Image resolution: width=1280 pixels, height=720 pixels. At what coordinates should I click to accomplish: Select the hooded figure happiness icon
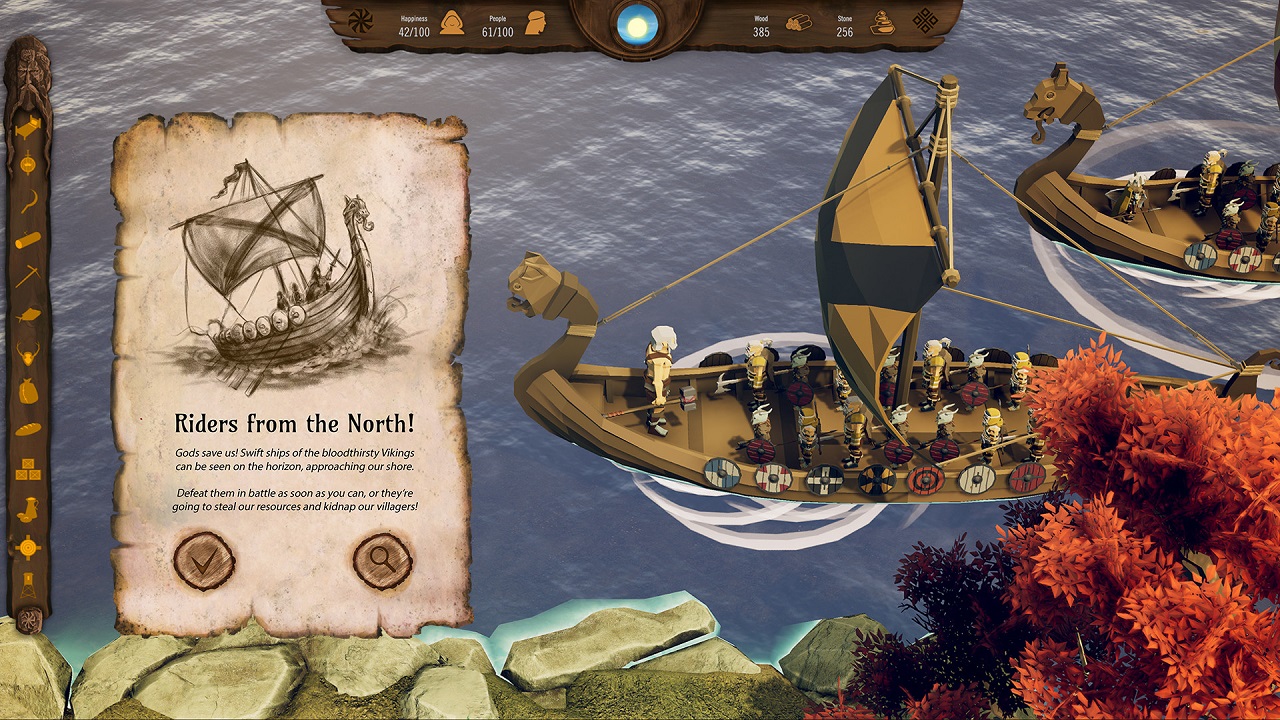click(x=452, y=23)
